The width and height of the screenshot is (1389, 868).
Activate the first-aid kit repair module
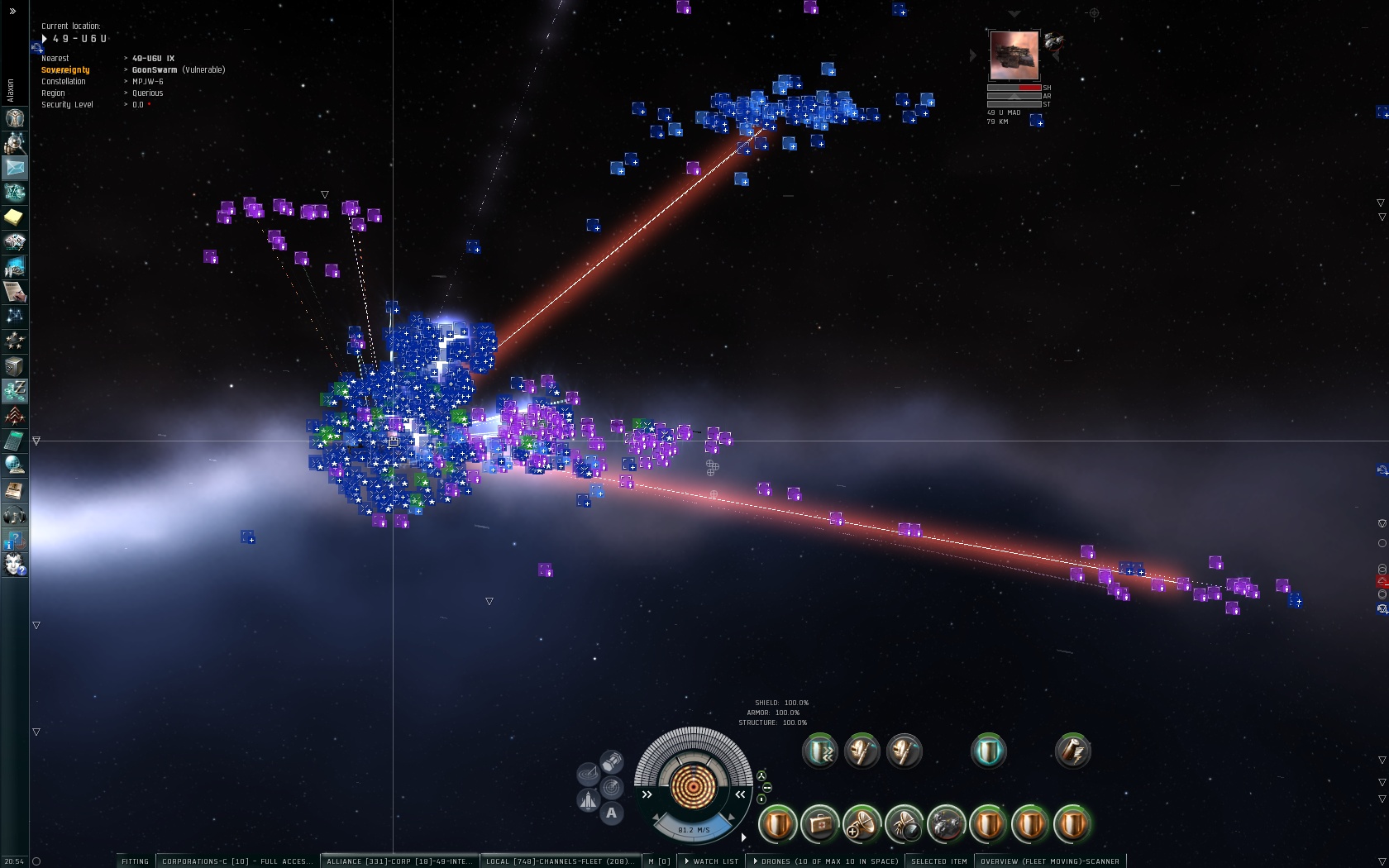tap(820, 824)
